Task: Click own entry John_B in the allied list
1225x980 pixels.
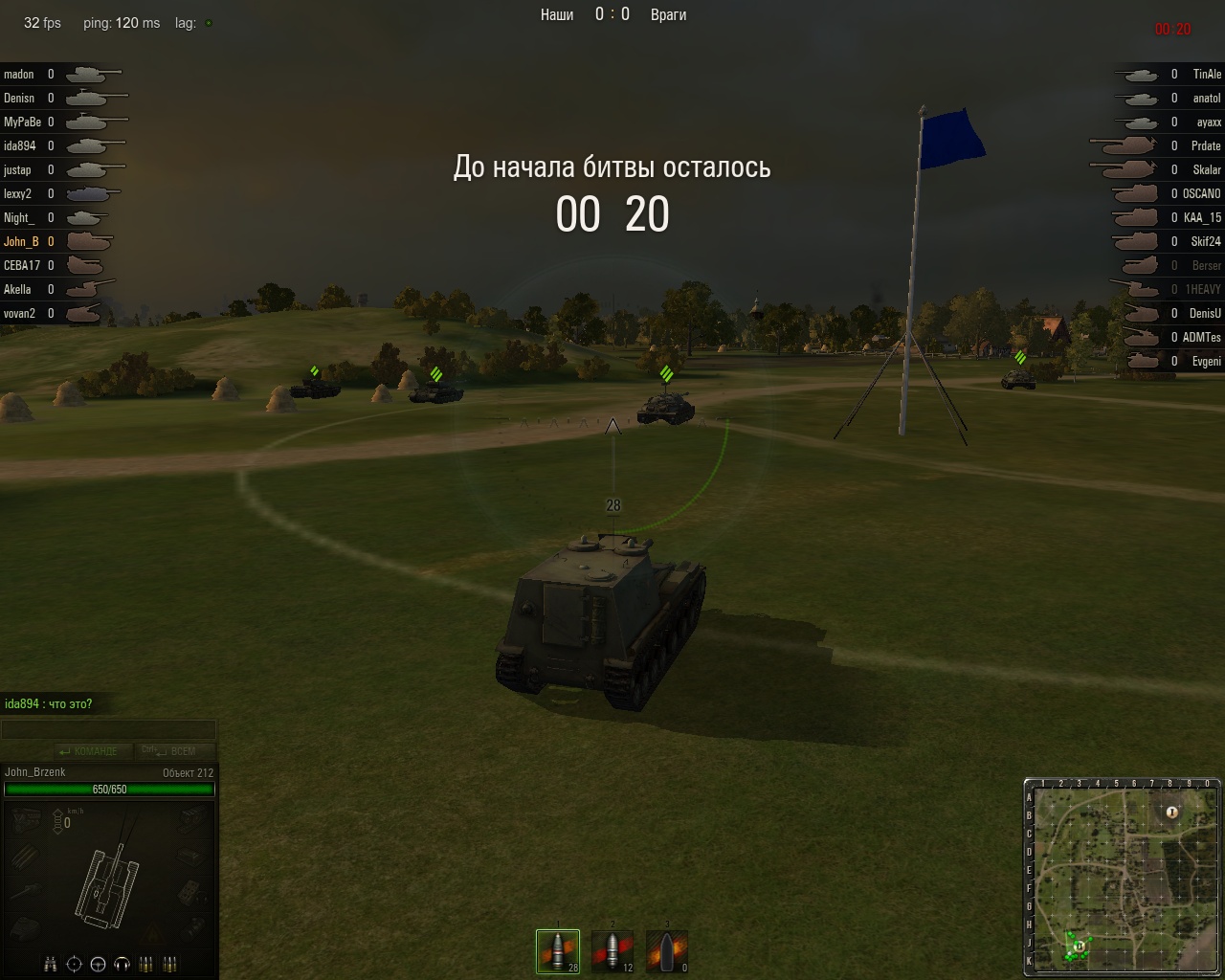Action: pyautogui.click(x=21, y=242)
